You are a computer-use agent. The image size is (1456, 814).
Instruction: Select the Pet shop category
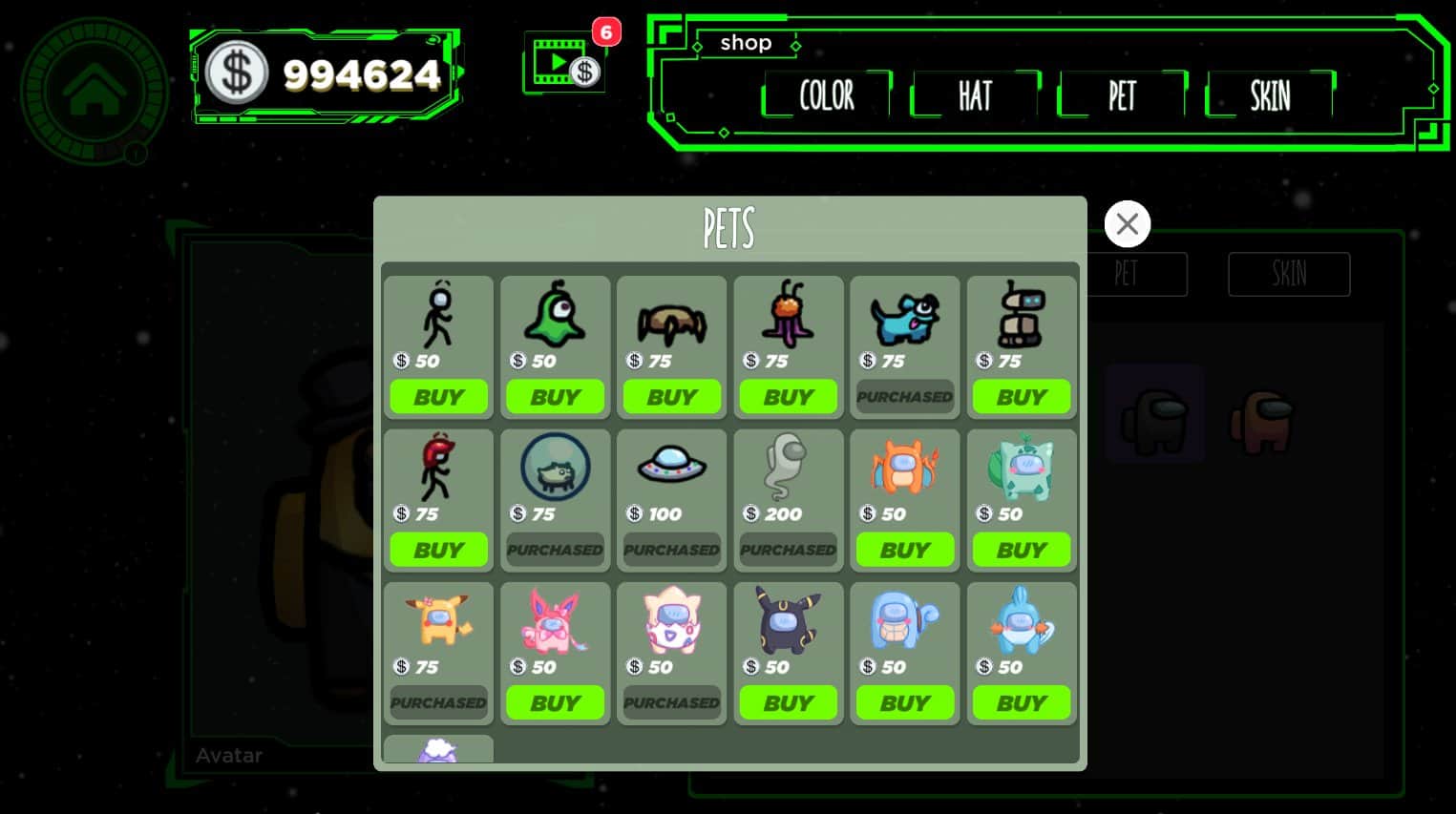(x=1122, y=96)
